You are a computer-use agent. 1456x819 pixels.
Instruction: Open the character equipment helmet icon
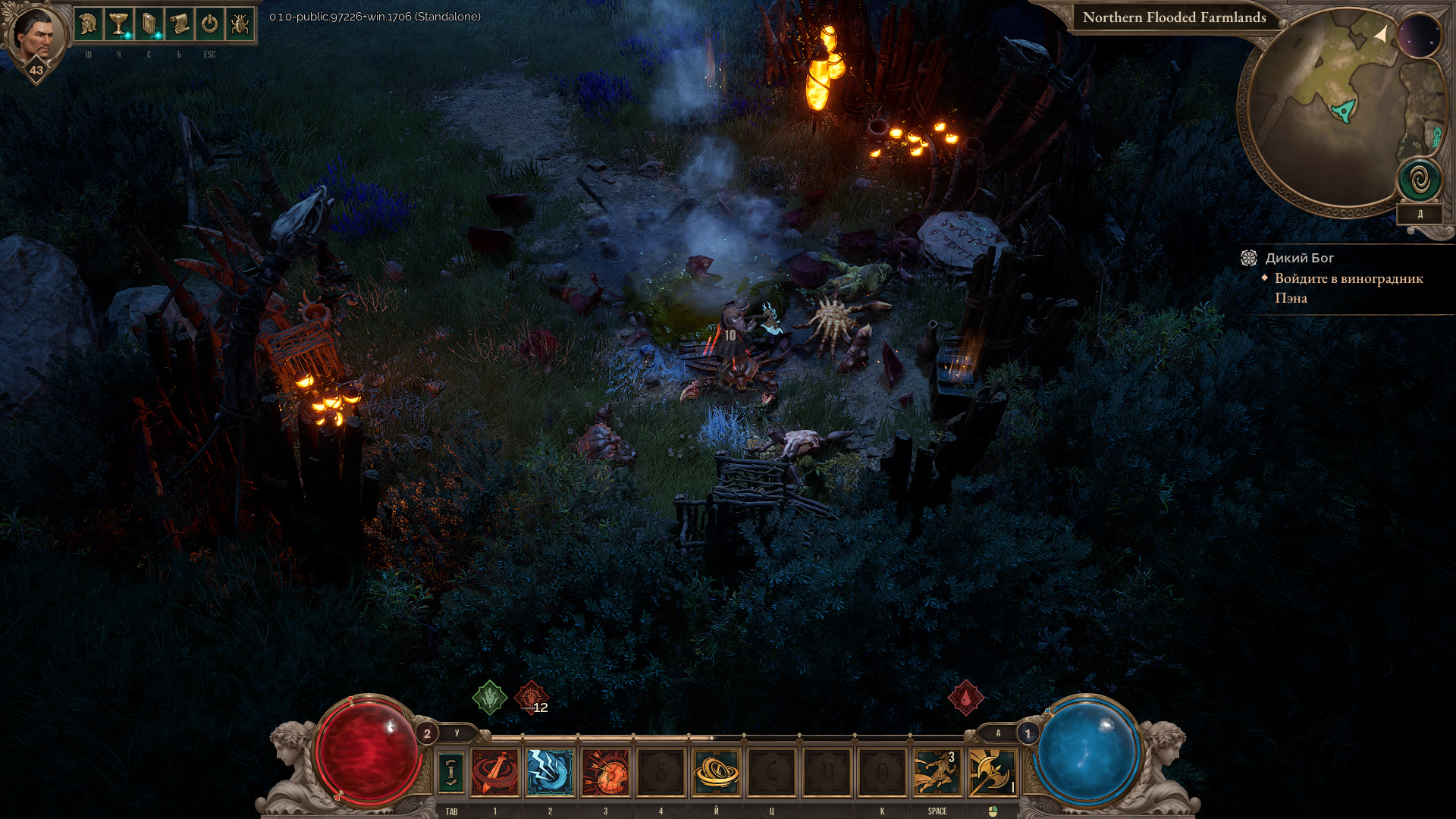click(89, 25)
